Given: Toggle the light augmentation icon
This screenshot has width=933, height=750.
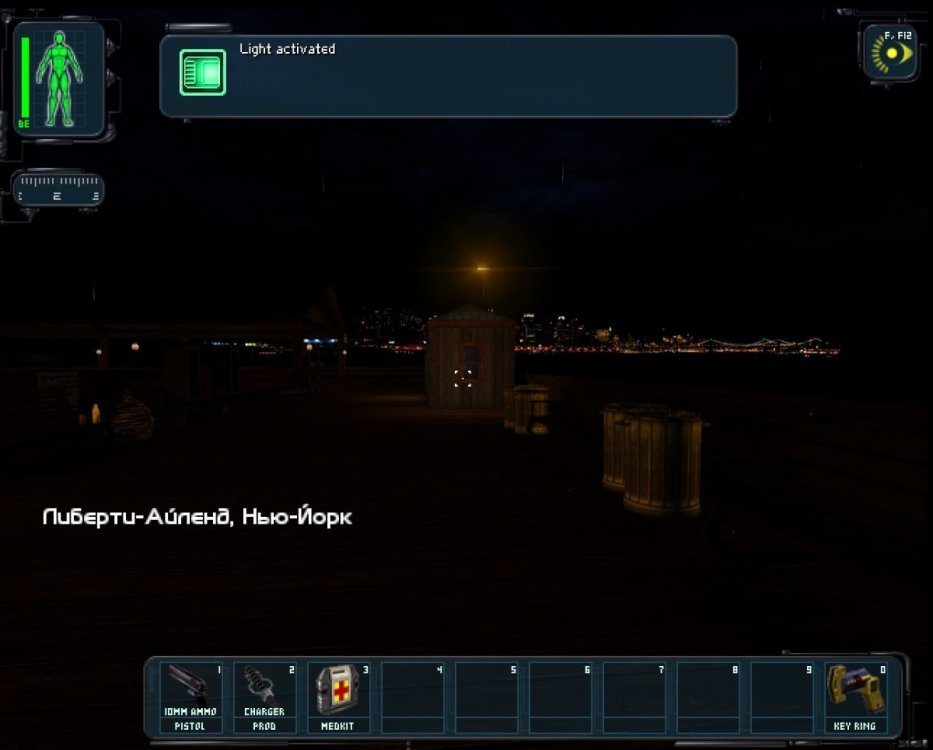Looking at the screenshot, I should (x=891, y=53).
